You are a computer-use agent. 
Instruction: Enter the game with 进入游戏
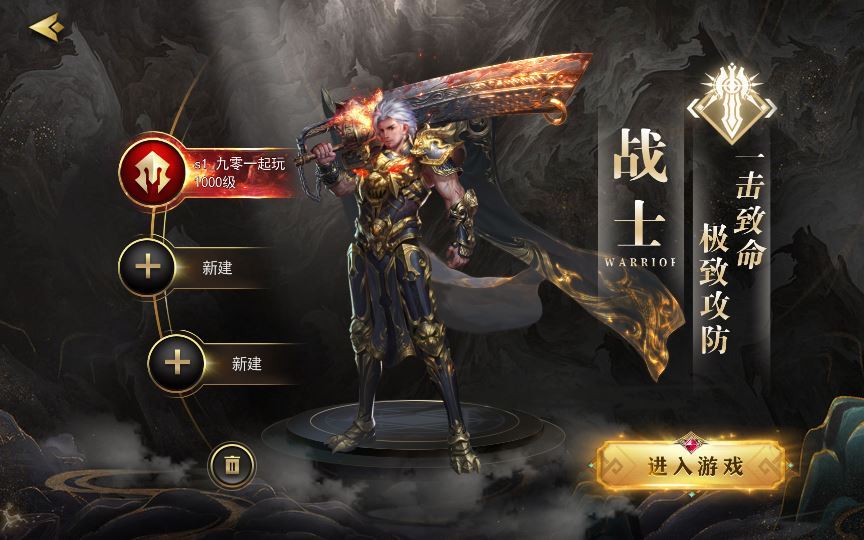pyautogui.click(x=689, y=465)
